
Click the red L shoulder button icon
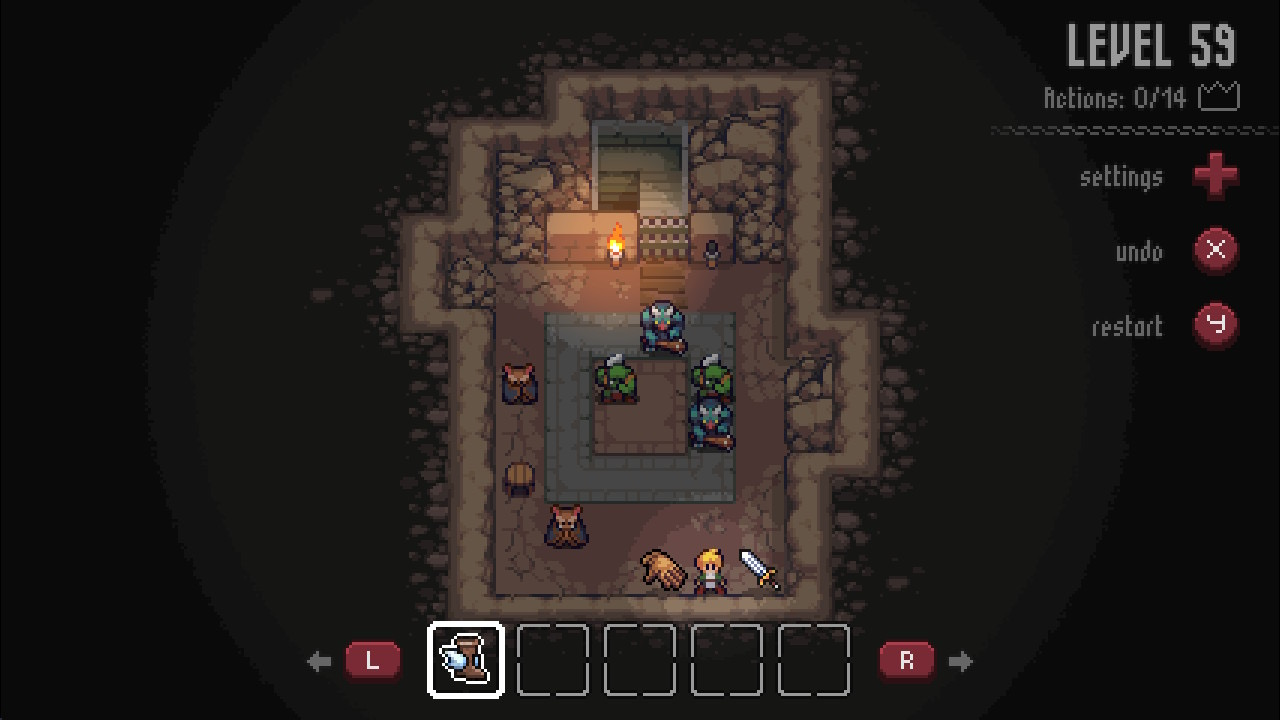[373, 660]
